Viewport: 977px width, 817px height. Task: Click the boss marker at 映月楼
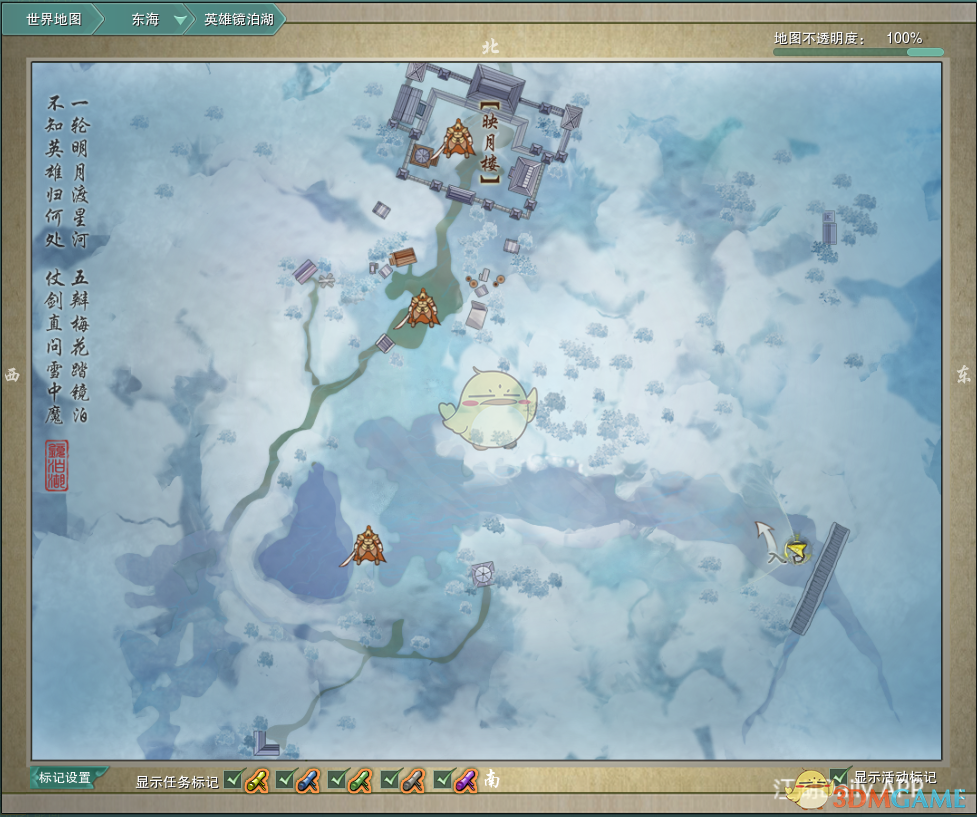pos(457,139)
